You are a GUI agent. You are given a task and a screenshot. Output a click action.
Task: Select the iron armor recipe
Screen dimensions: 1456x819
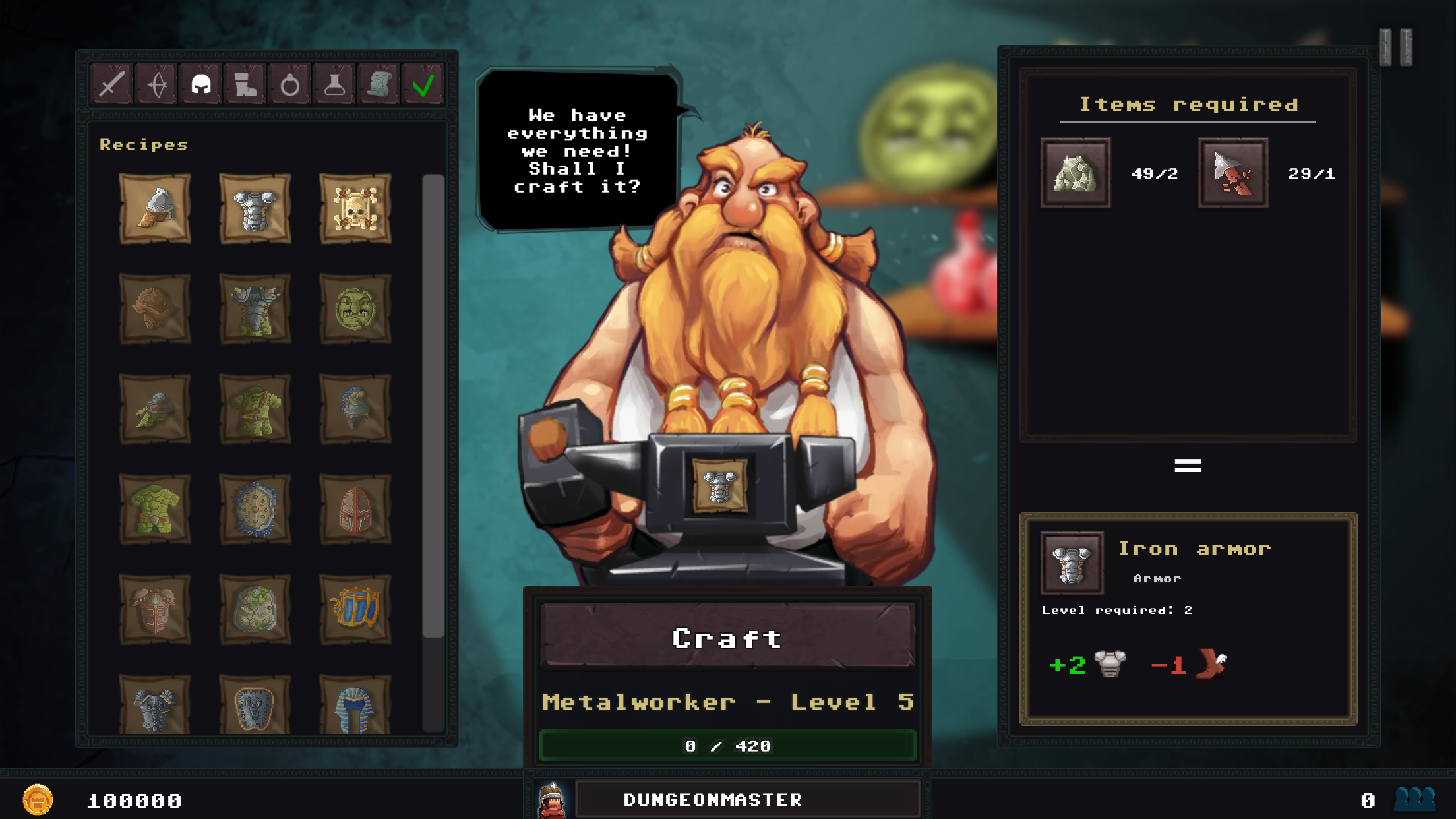255,209
